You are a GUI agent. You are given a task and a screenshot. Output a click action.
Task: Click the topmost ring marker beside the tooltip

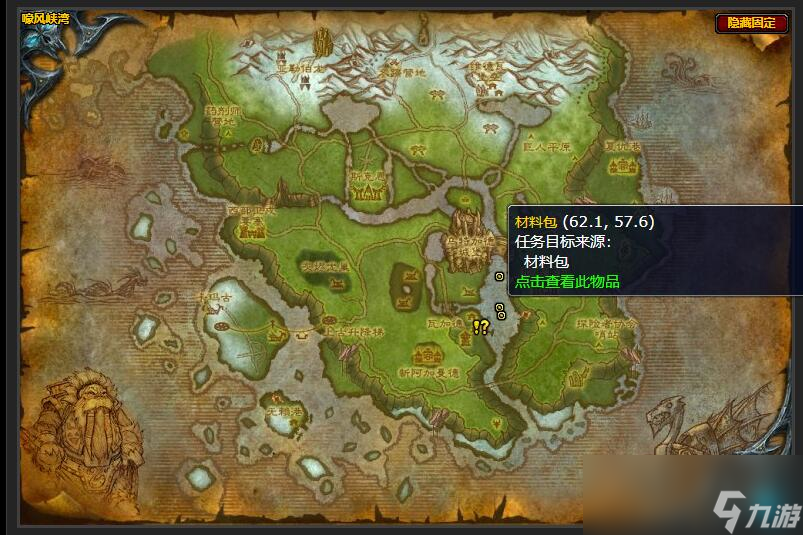point(500,276)
